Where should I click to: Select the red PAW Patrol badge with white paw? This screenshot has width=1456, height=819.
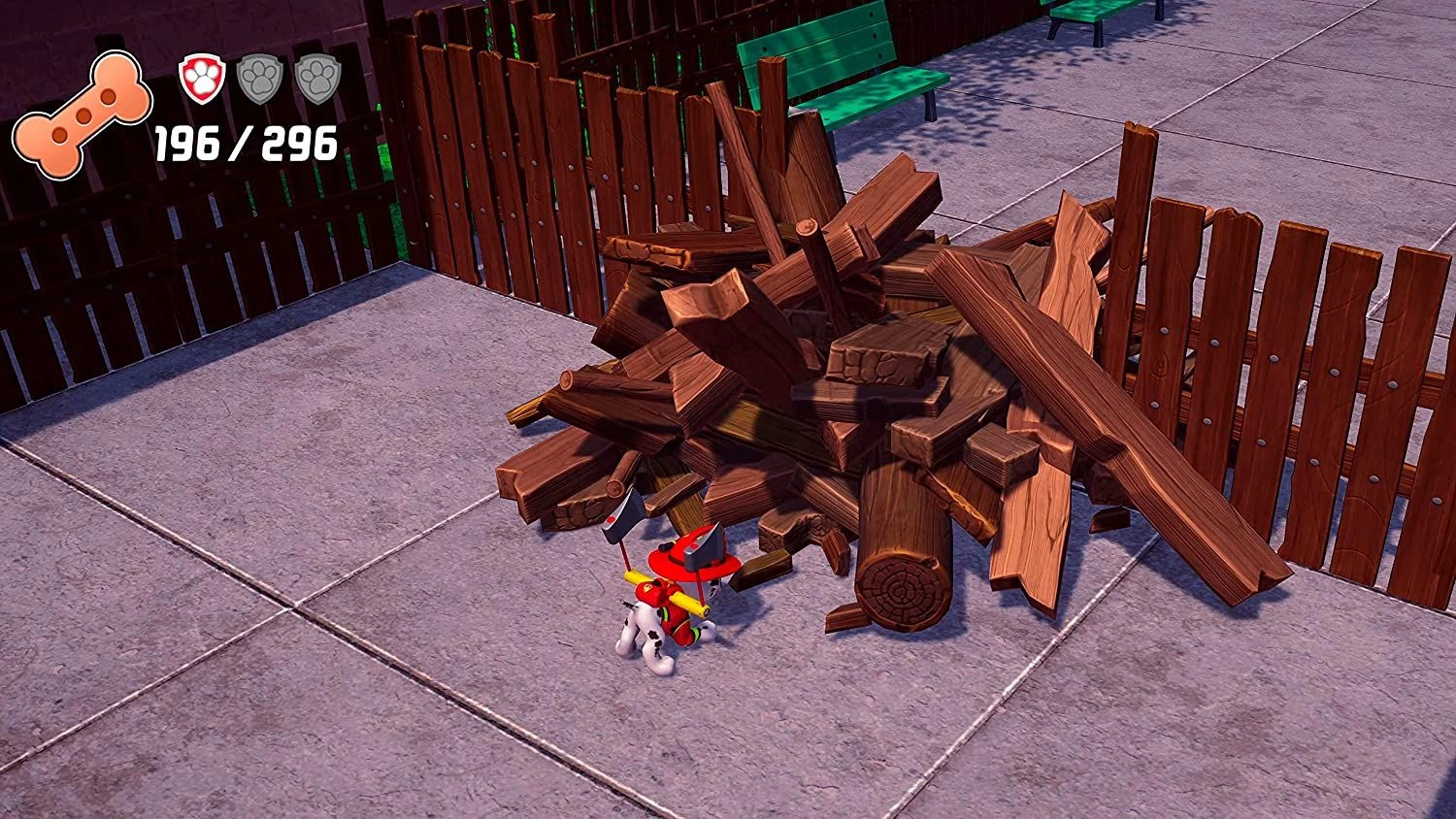click(200, 80)
